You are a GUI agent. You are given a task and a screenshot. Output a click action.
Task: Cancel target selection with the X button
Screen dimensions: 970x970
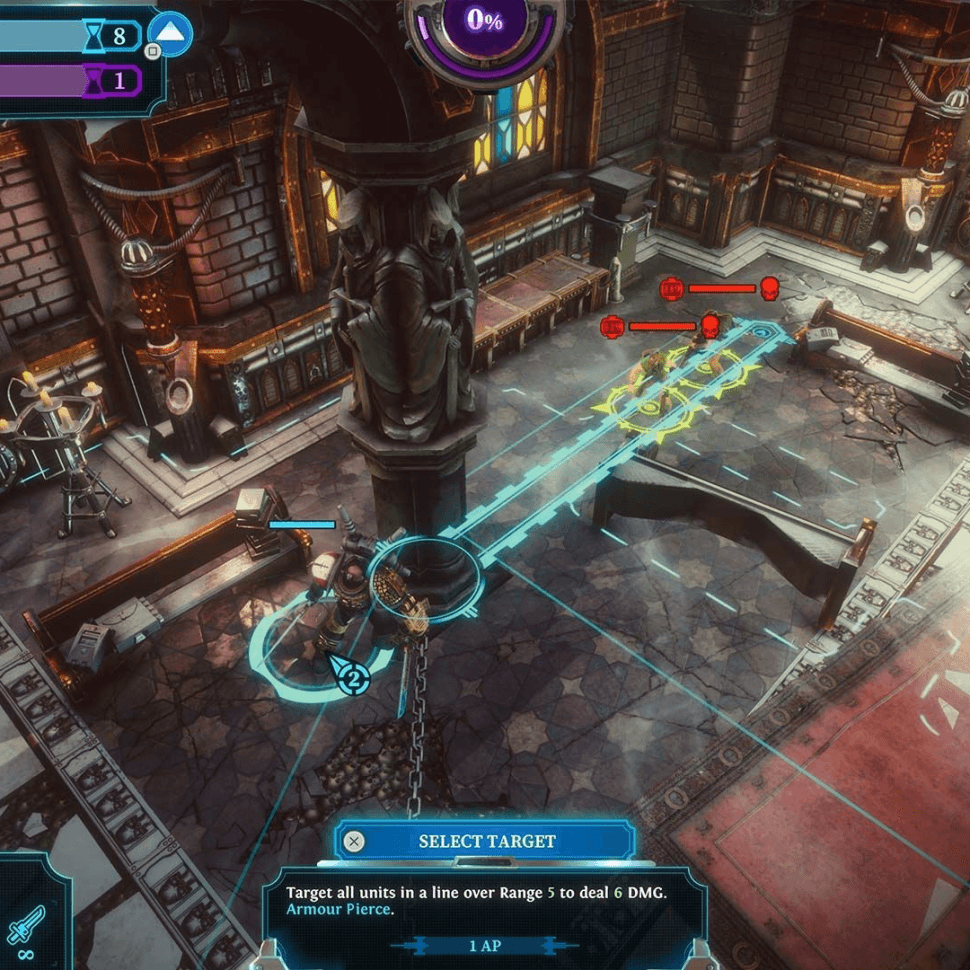pos(353,841)
